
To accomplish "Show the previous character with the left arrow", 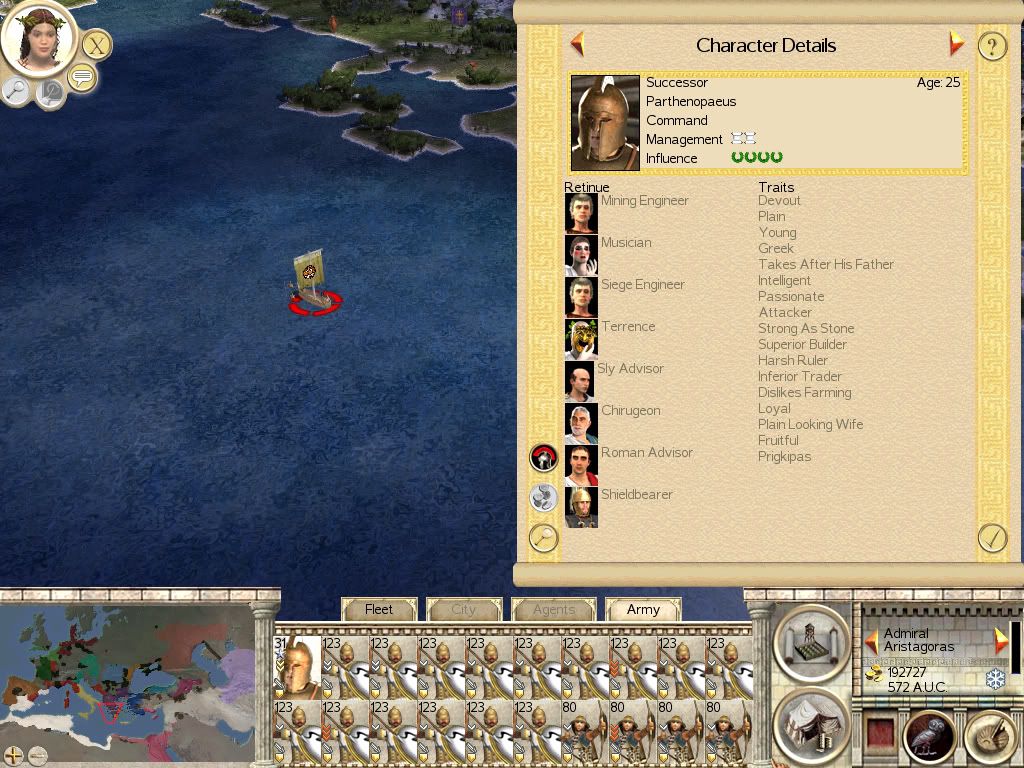I will coord(577,44).
